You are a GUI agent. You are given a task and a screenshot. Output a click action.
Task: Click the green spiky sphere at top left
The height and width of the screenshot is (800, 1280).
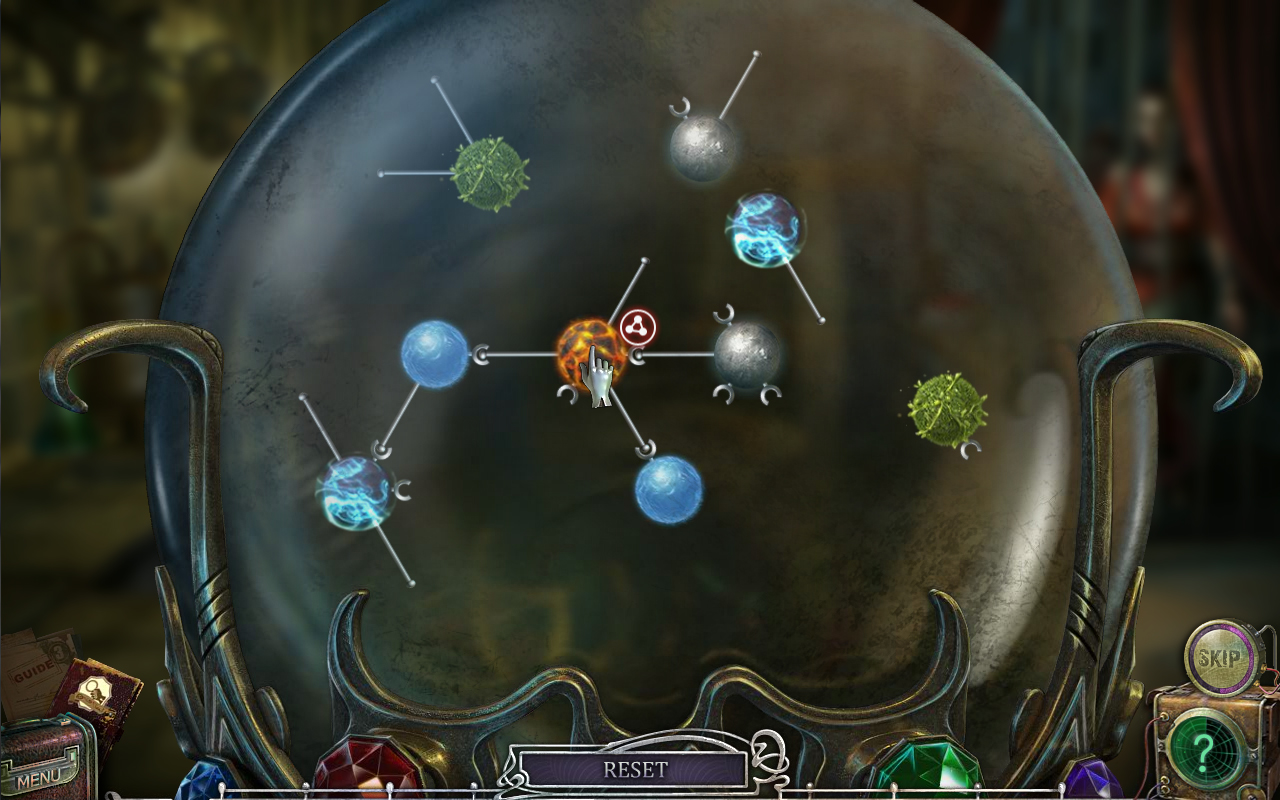point(490,175)
